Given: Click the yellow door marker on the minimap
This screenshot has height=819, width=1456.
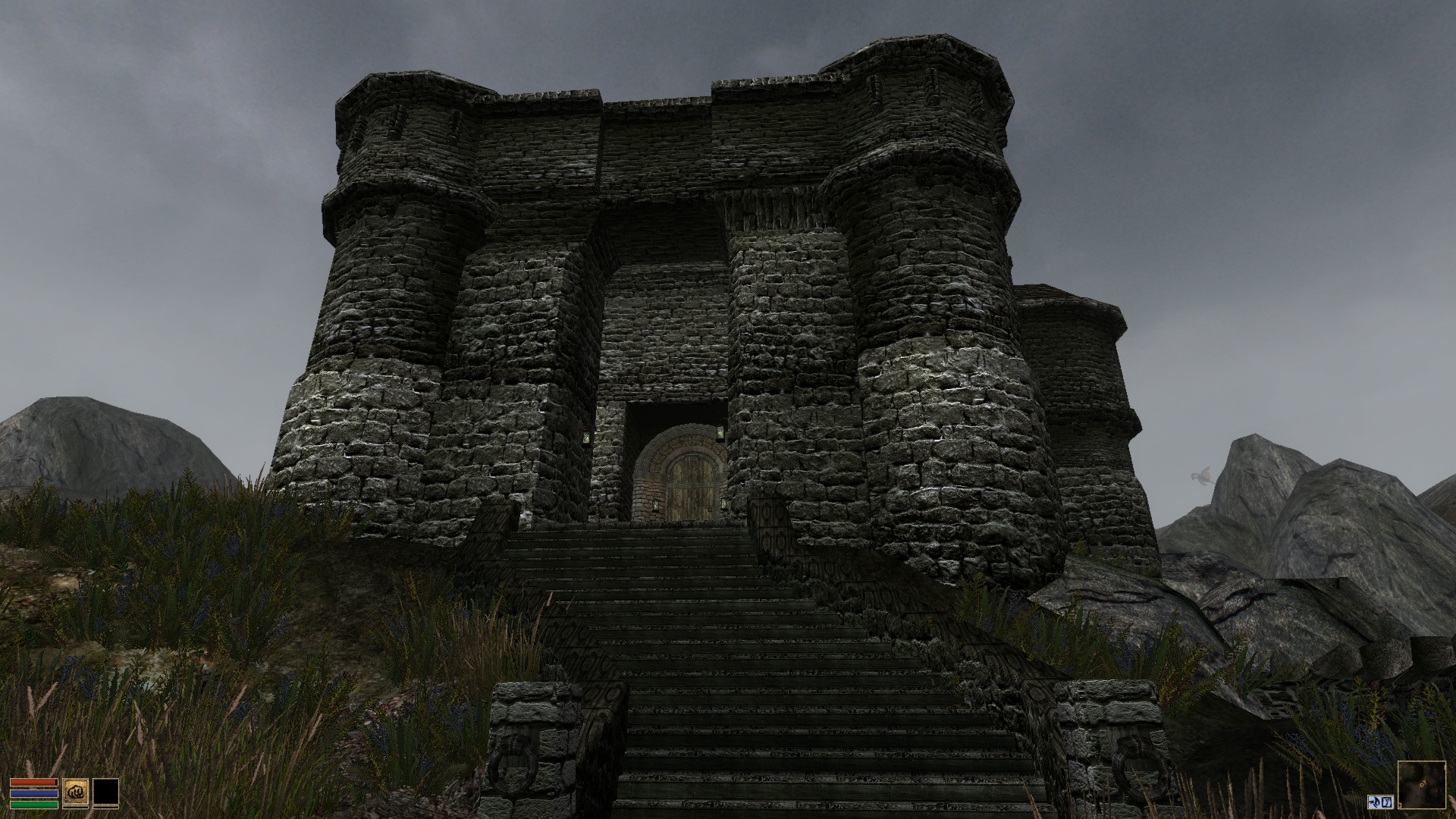Looking at the screenshot, I should tap(1400, 804).
